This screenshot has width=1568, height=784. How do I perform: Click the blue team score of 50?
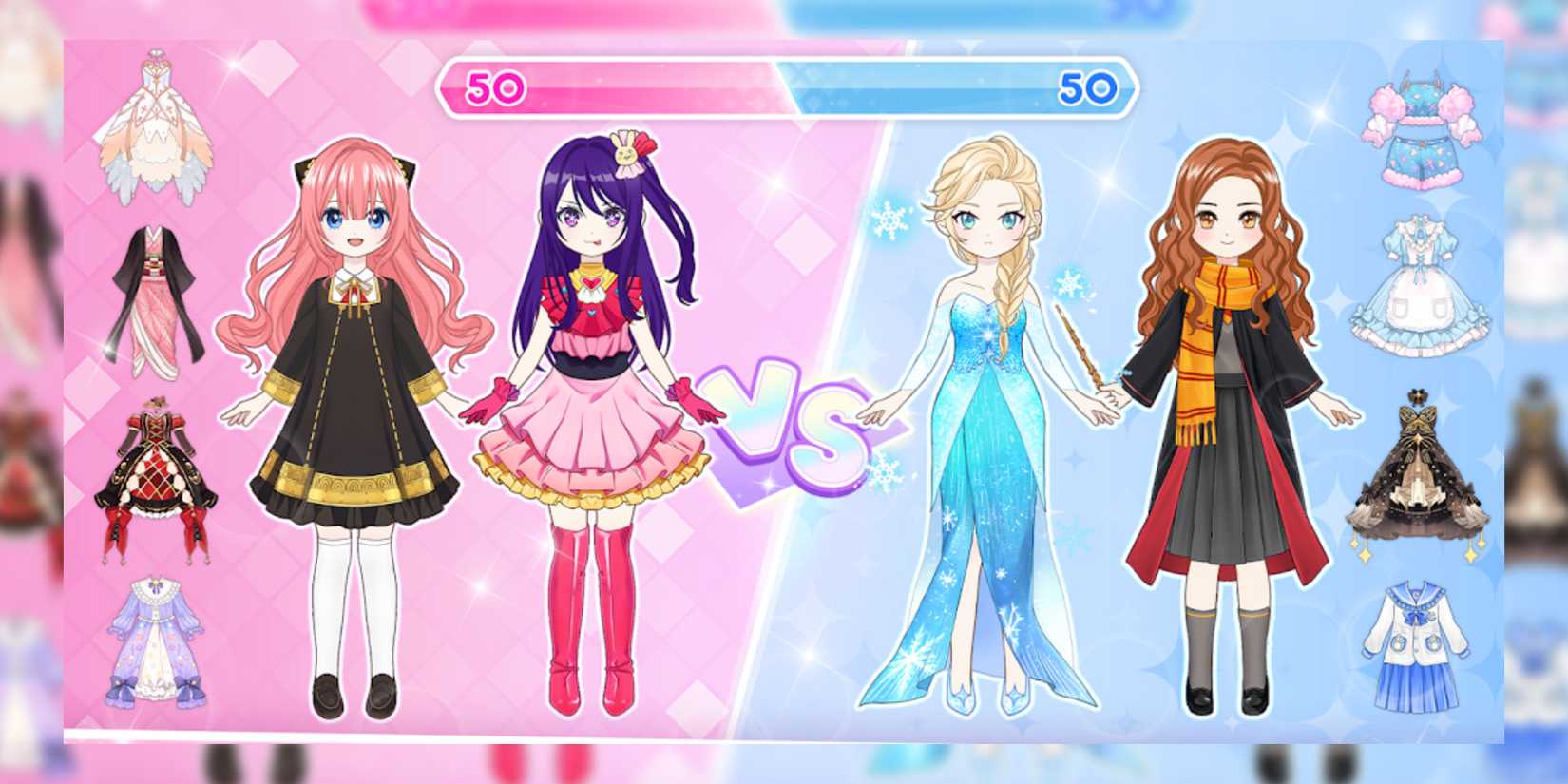[x=1088, y=87]
